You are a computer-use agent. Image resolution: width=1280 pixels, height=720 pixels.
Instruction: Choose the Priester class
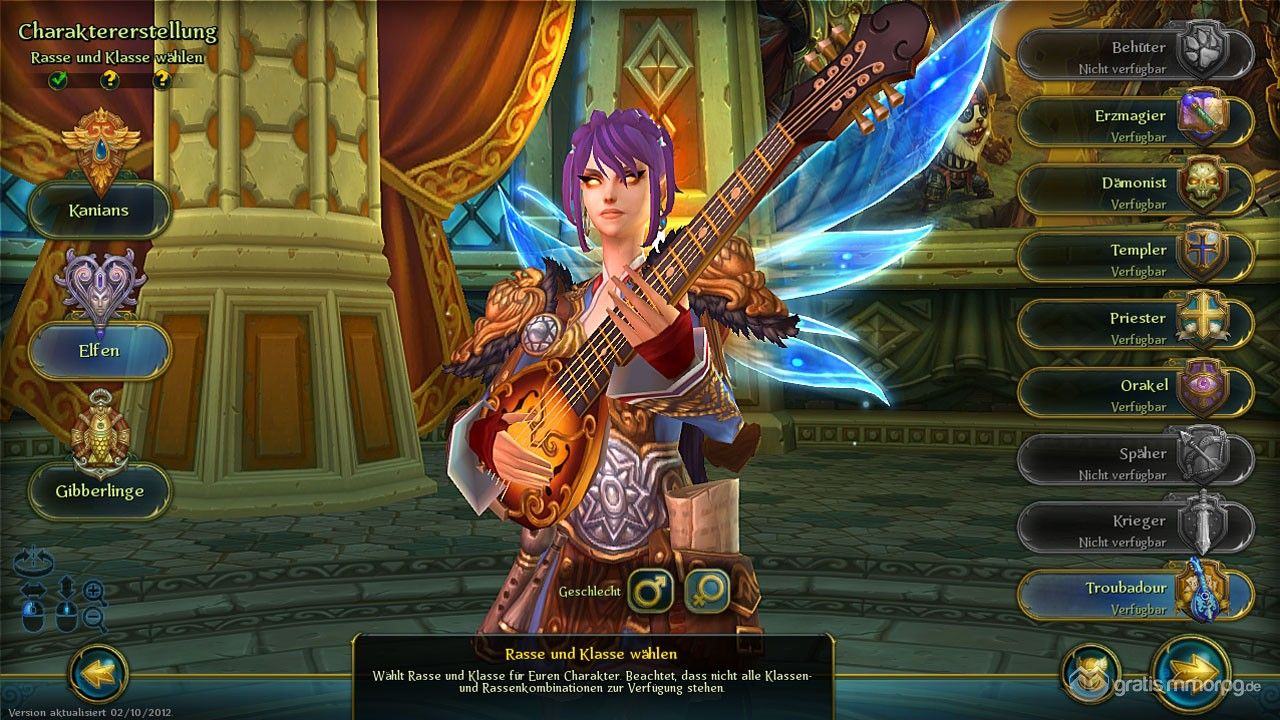(x=1135, y=326)
